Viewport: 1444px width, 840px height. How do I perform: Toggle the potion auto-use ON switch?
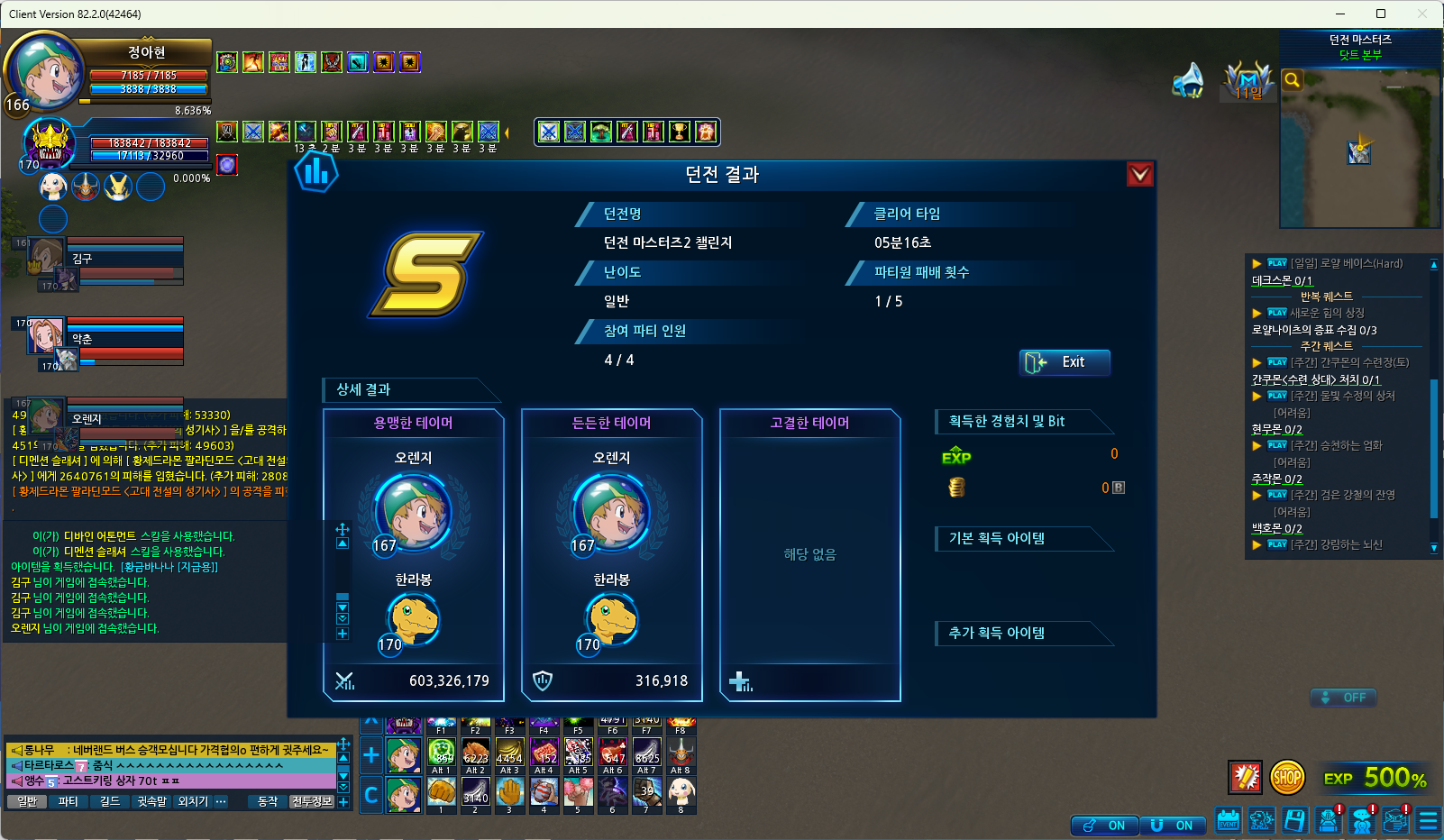1104,826
